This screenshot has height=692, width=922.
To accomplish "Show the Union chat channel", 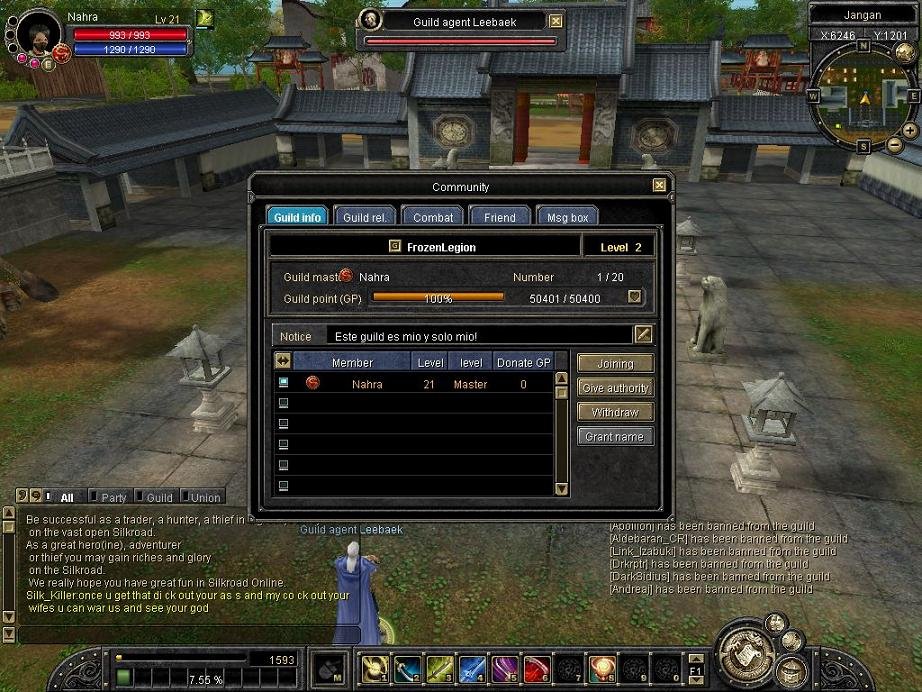I will coord(200,496).
